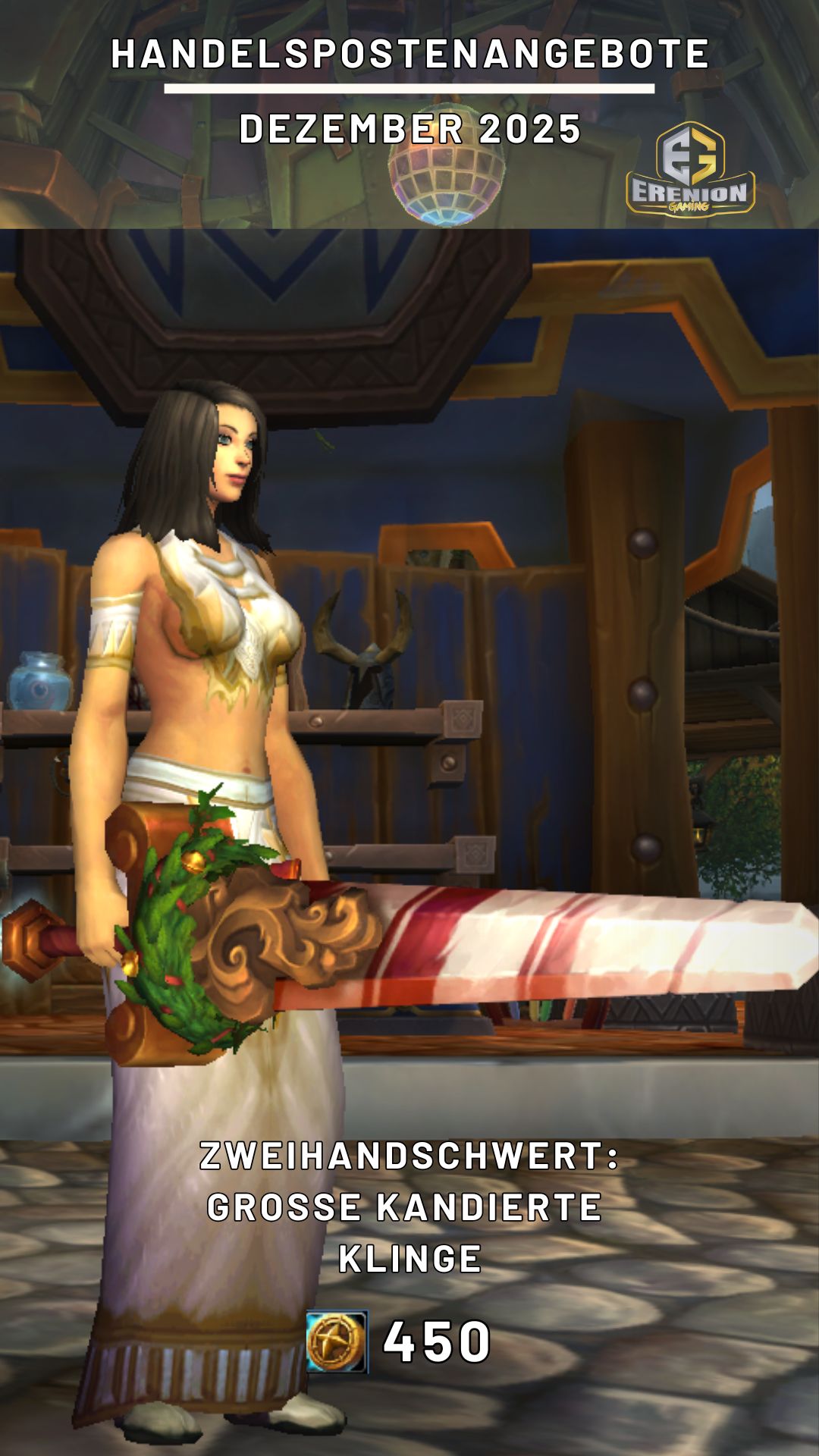Click the Erenion Gaming logo

pyautogui.click(x=690, y=170)
